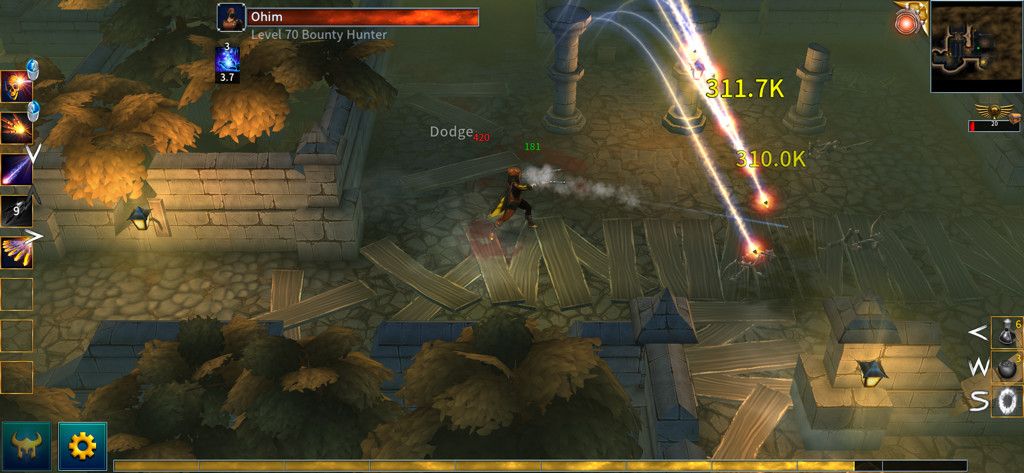Viewport: 1024px width, 473px height.
Task: Use the round bomb item slot
Action: [x=1006, y=367]
